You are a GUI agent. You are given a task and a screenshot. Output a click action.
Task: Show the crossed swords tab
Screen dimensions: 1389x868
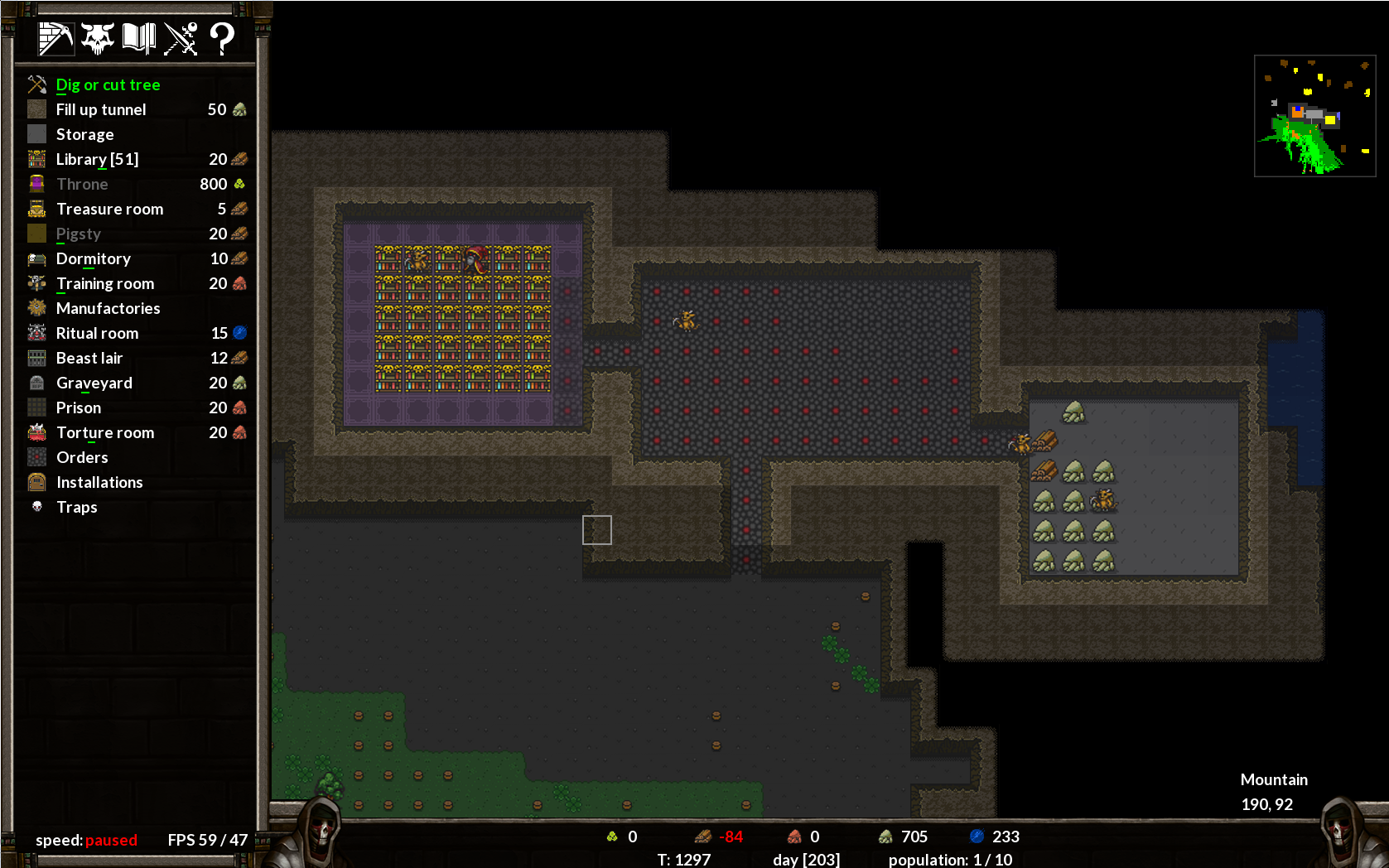tap(181, 38)
